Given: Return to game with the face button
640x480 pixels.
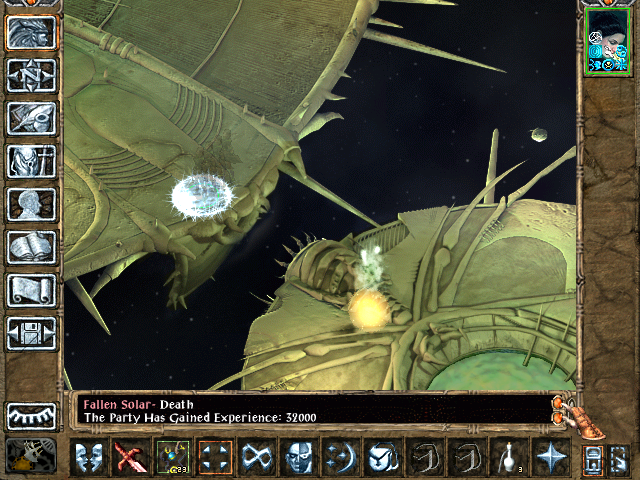Looking at the screenshot, I should tap(31, 33).
